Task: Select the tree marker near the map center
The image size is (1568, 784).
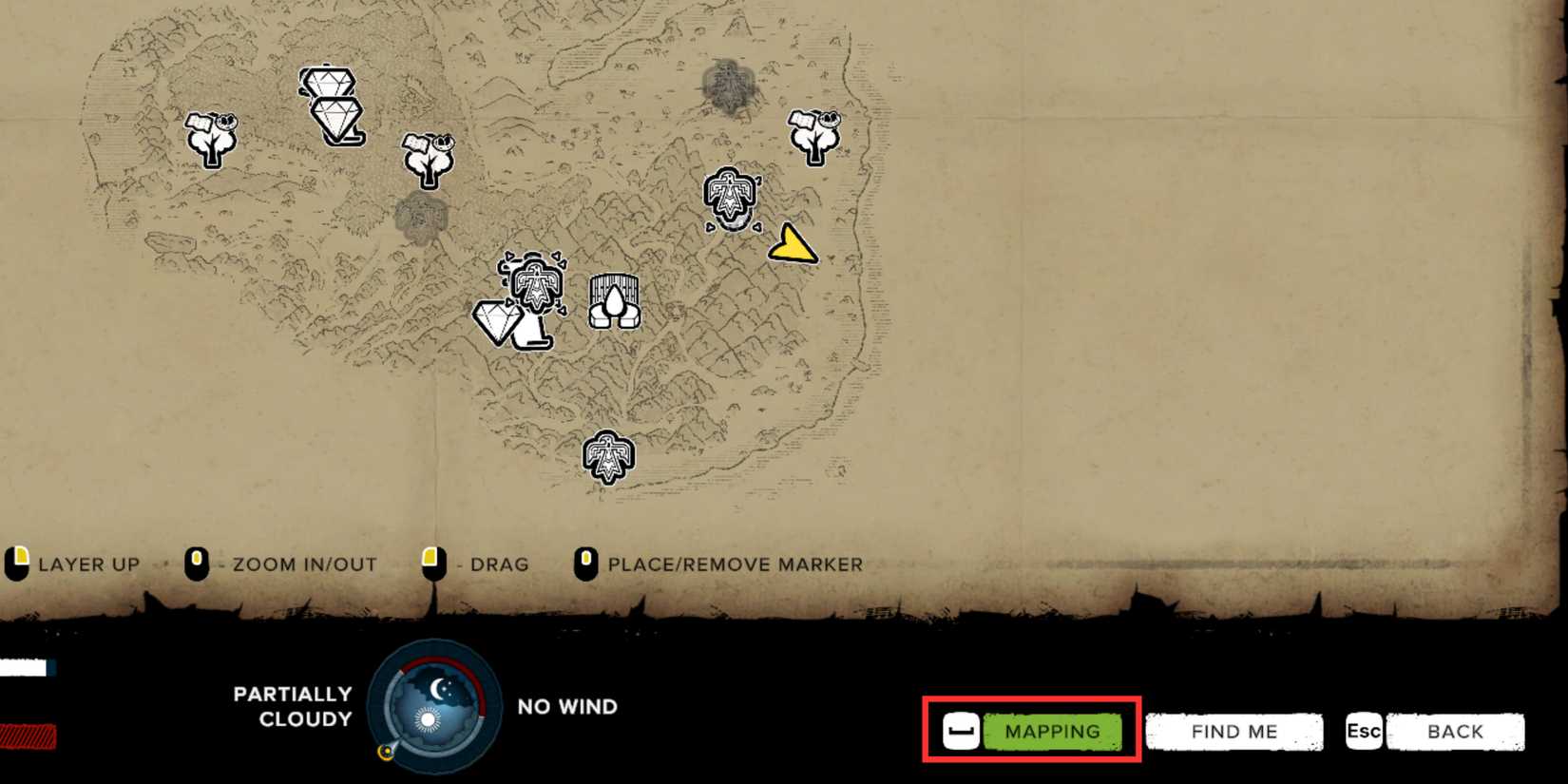Action: [x=428, y=162]
